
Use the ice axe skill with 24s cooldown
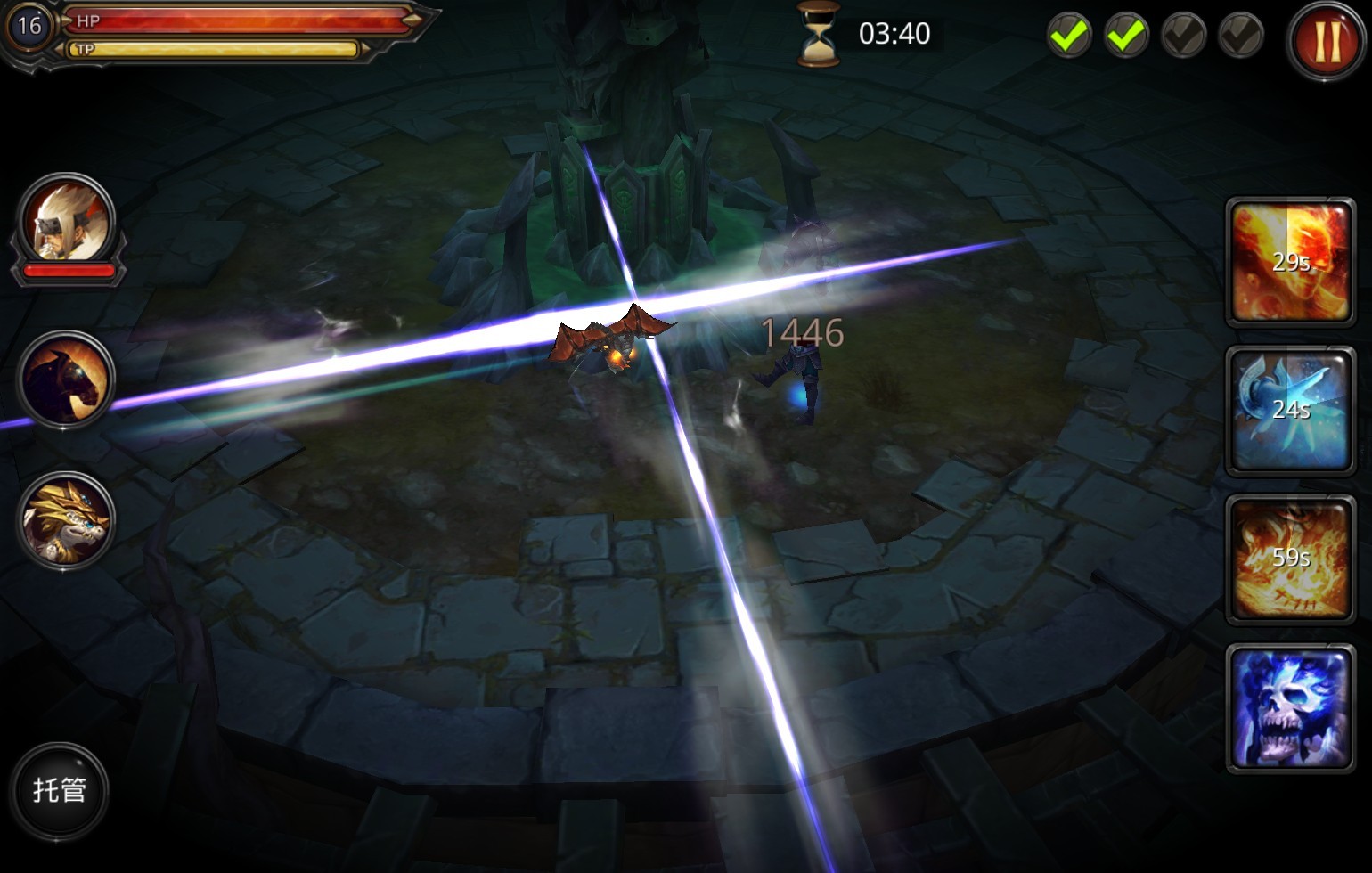(1290, 410)
